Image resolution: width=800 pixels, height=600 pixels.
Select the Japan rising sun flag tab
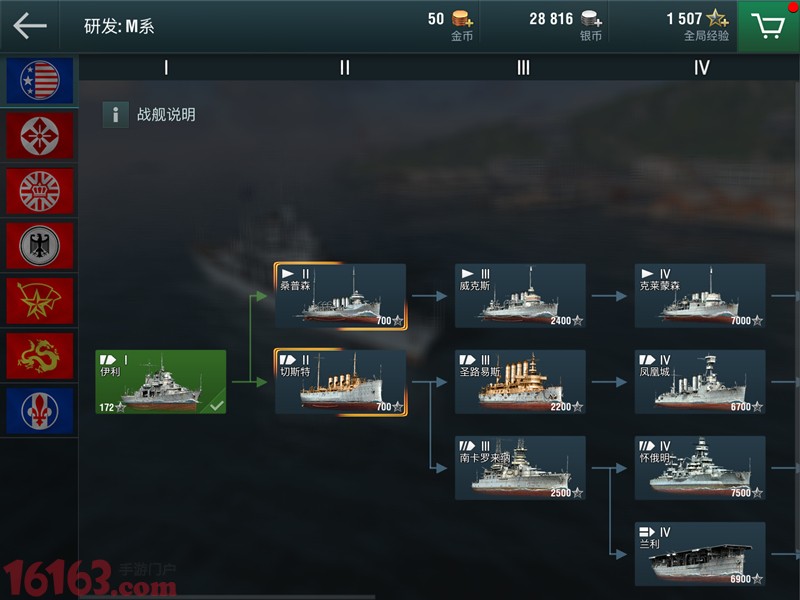click(40, 136)
